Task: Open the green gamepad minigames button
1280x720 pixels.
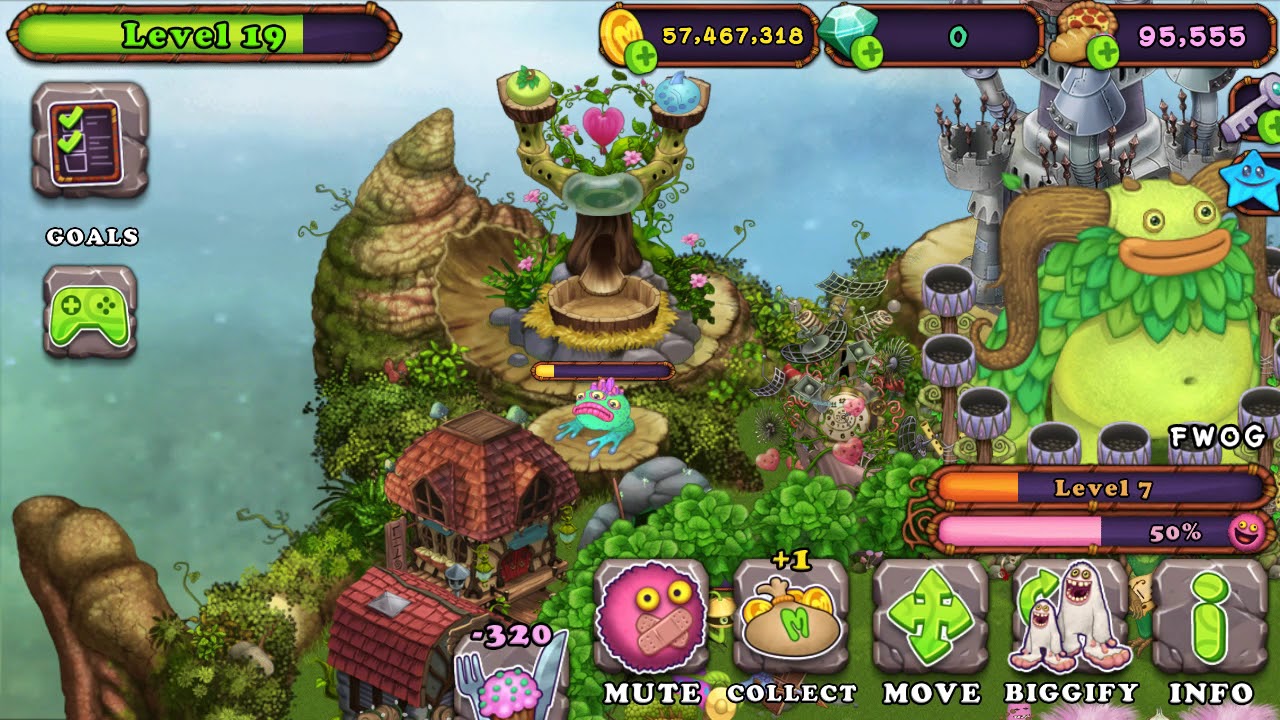Action: point(90,311)
